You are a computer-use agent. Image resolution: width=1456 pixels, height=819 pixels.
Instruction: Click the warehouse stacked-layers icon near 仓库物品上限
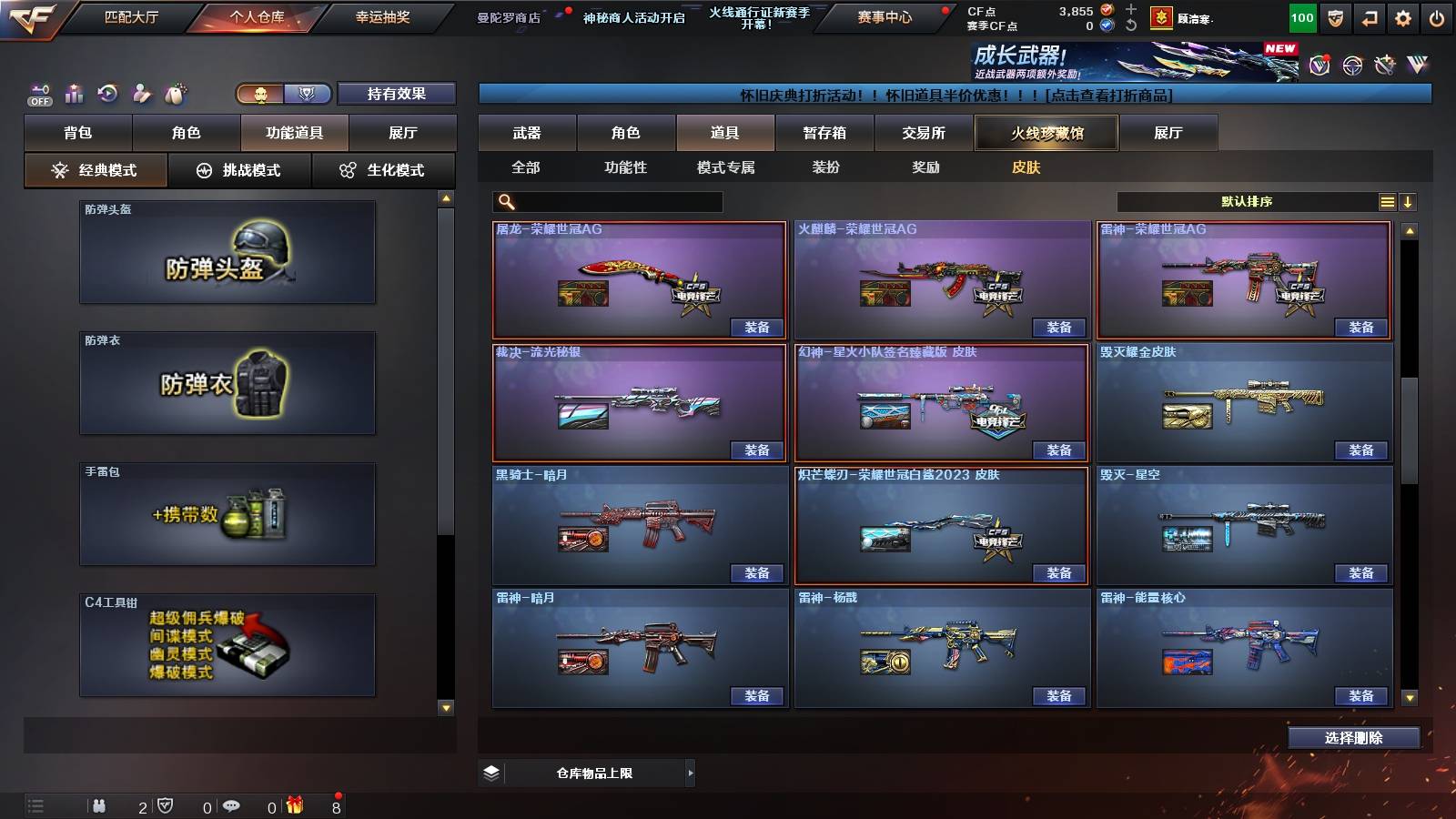coord(492,772)
